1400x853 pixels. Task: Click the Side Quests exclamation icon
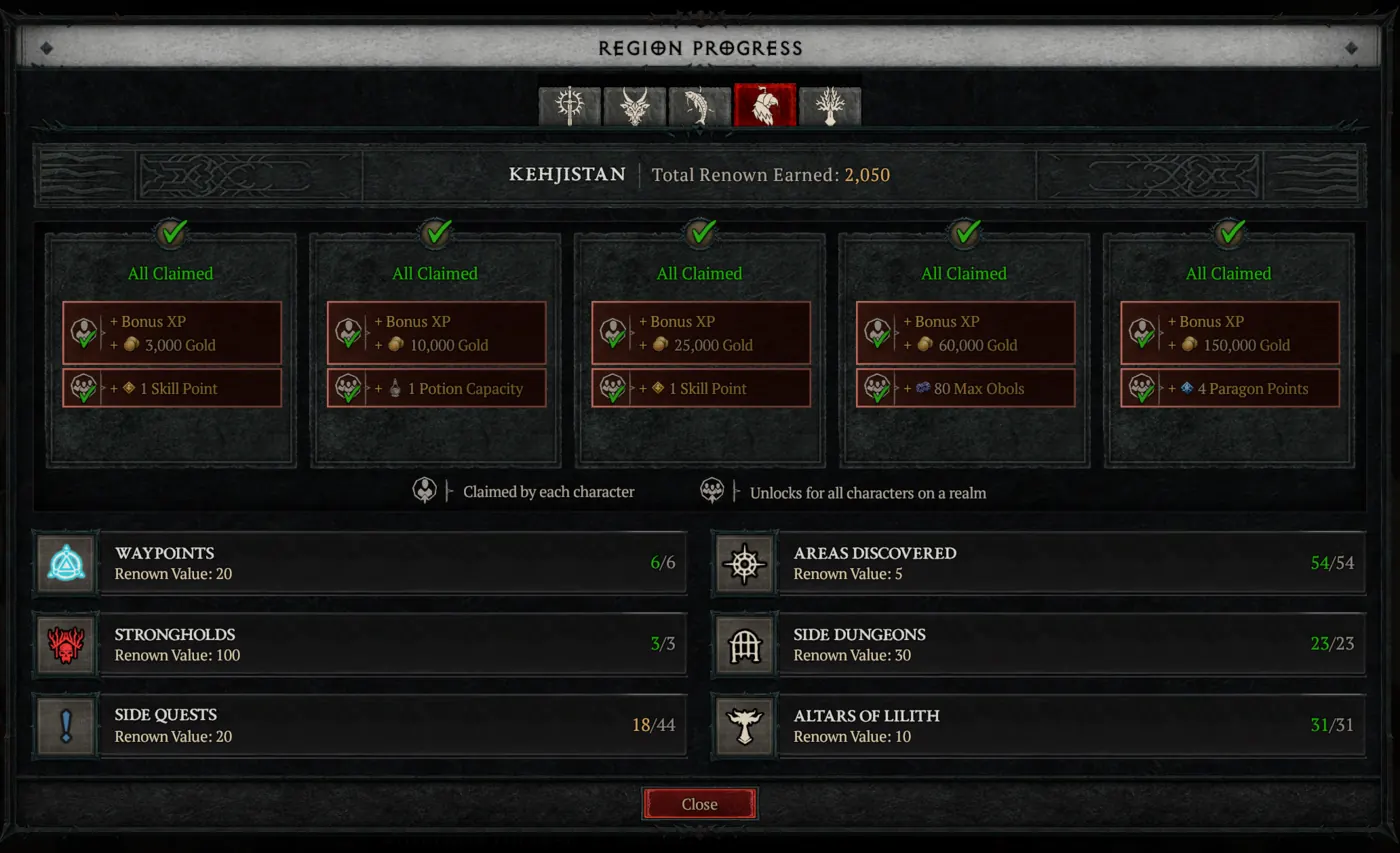[x=64, y=727]
